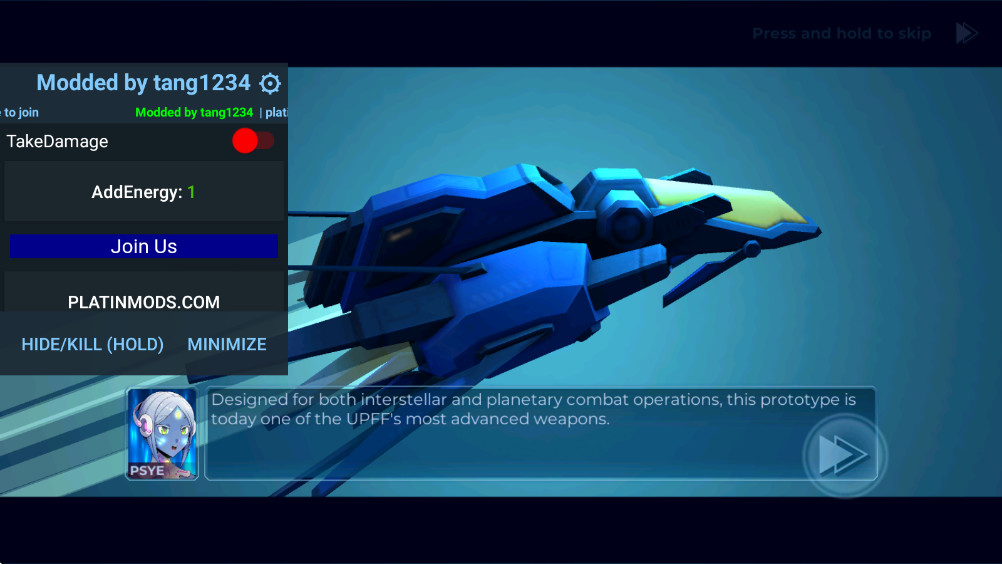
Task: Toggle the TakeDamage switch
Action: pos(253,141)
